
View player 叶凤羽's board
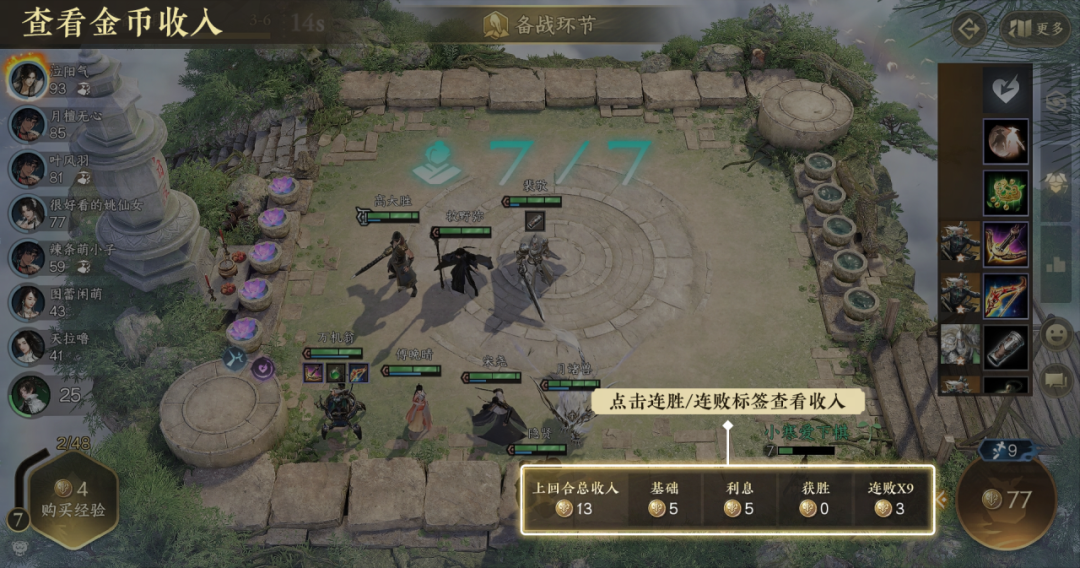28,168
